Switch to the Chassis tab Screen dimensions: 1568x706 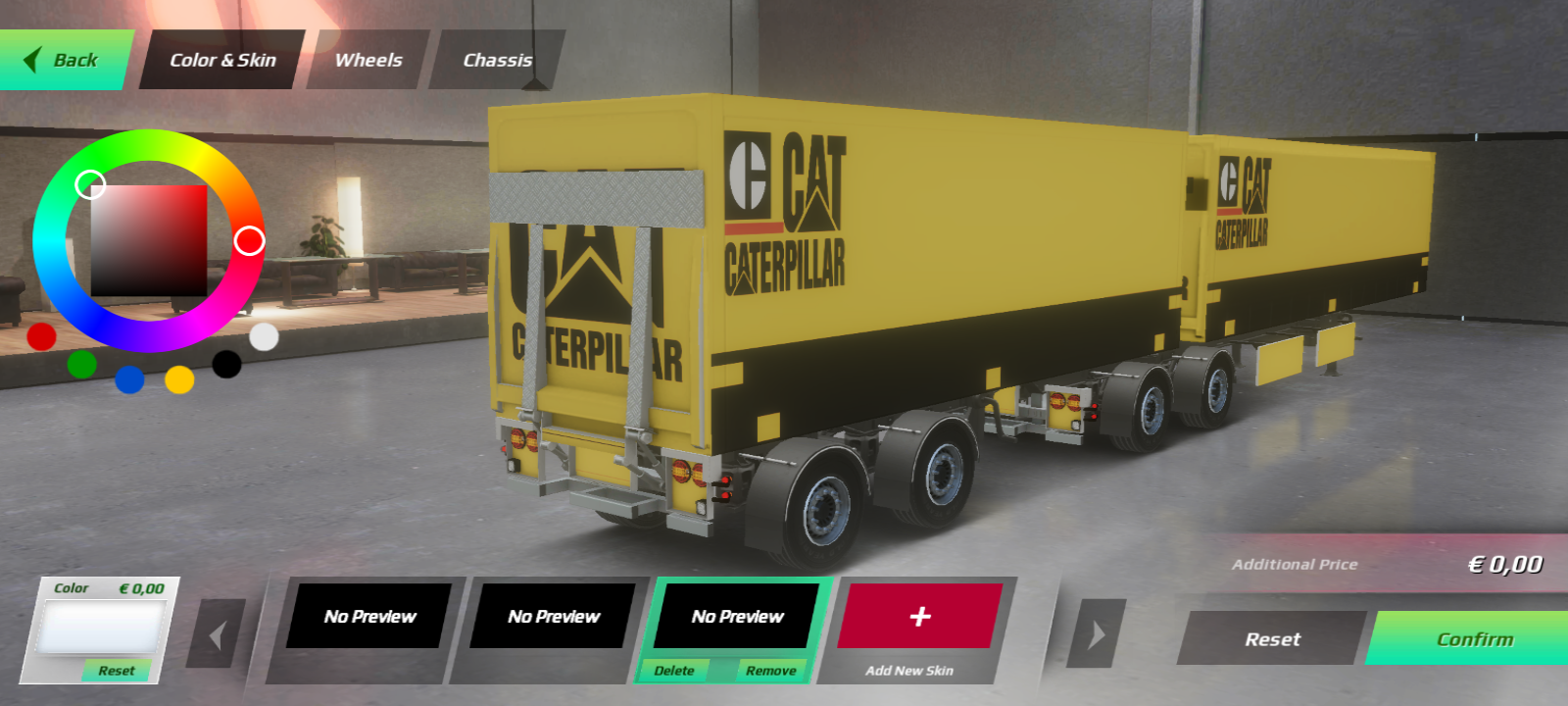click(x=496, y=60)
